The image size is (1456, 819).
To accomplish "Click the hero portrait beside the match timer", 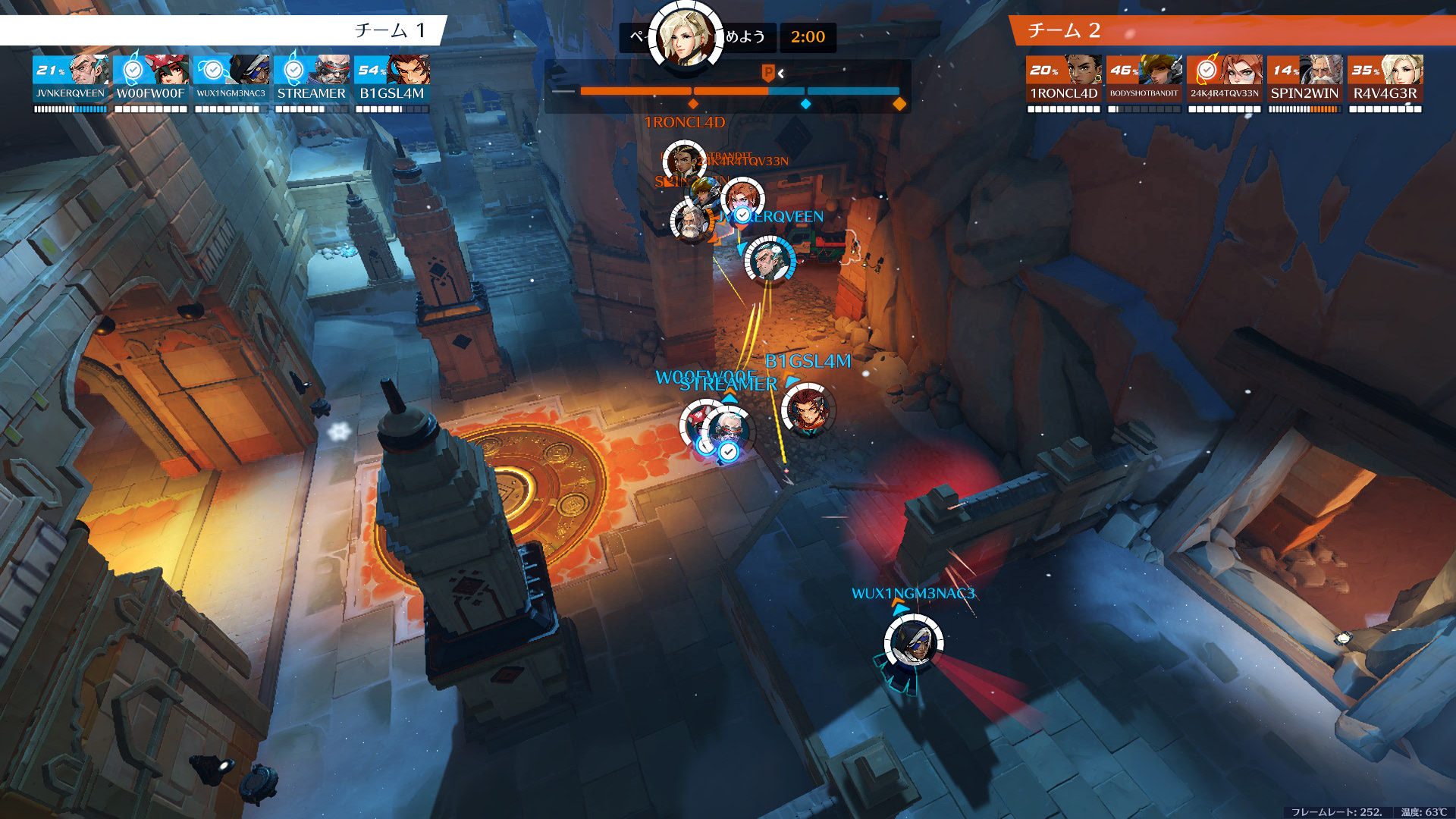I will tap(686, 37).
